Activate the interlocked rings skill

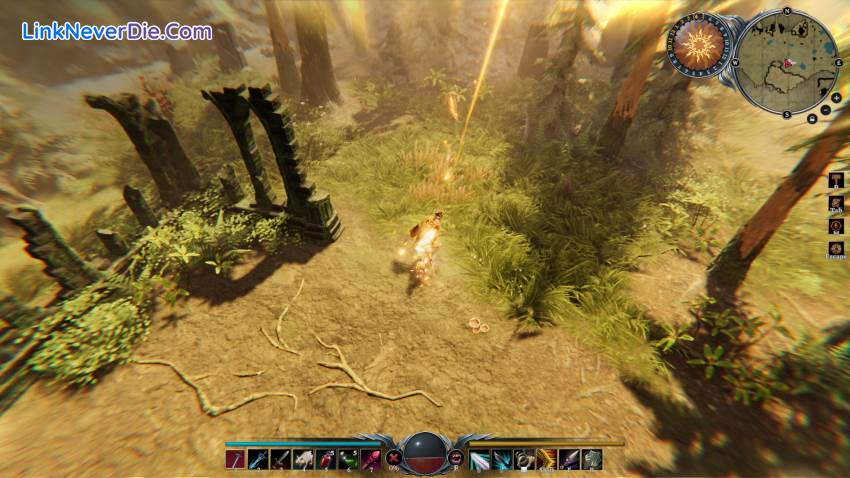pyautogui.click(x=524, y=460)
